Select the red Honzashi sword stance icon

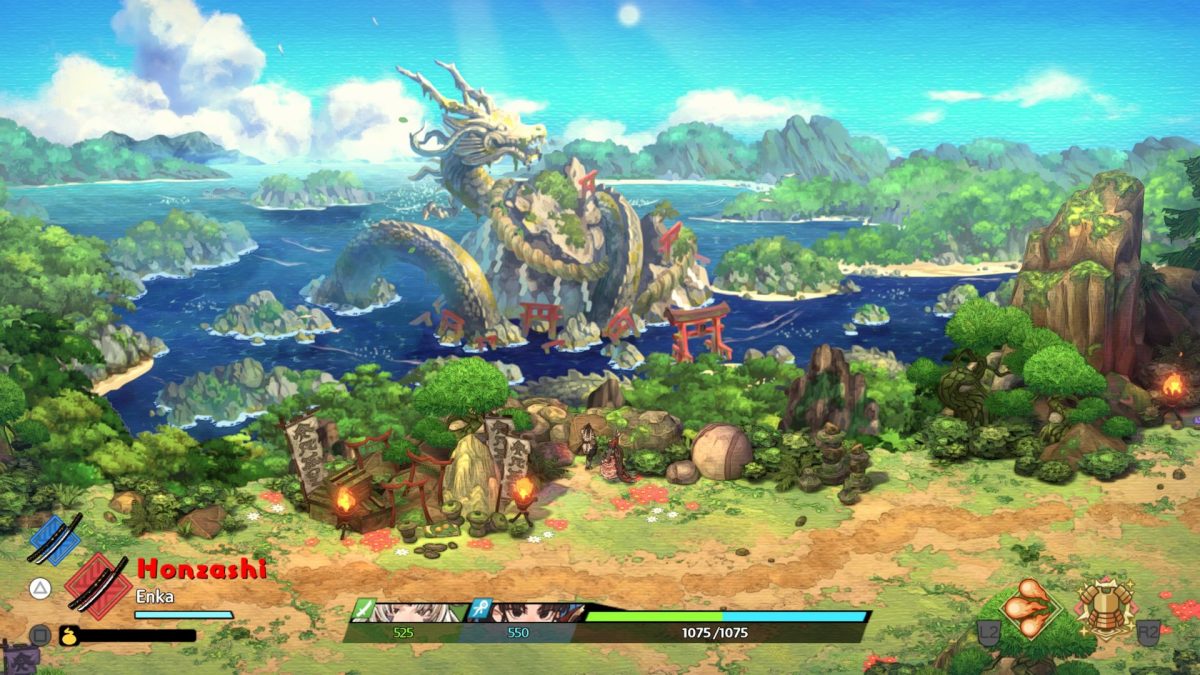pyautogui.click(x=96, y=583)
